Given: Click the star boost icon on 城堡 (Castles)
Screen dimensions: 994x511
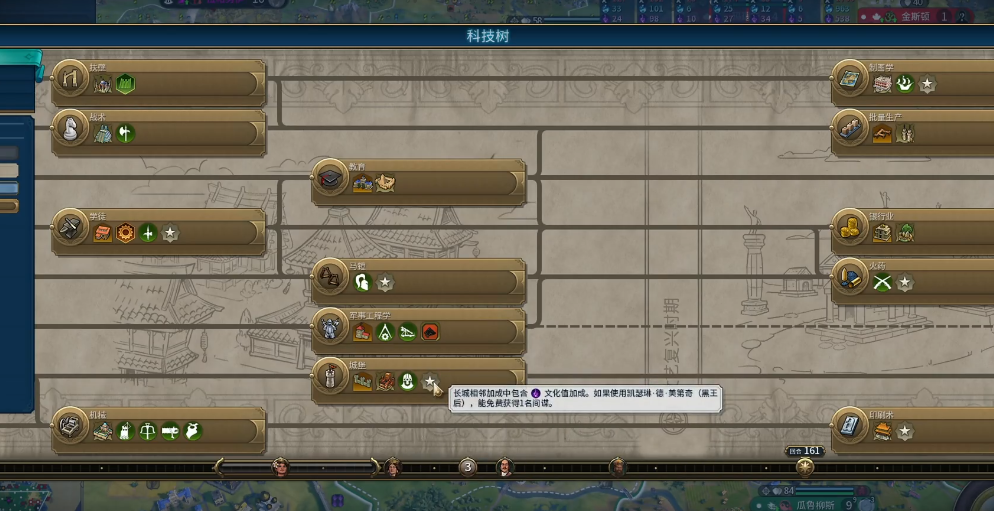Looking at the screenshot, I should pyautogui.click(x=430, y=382).
